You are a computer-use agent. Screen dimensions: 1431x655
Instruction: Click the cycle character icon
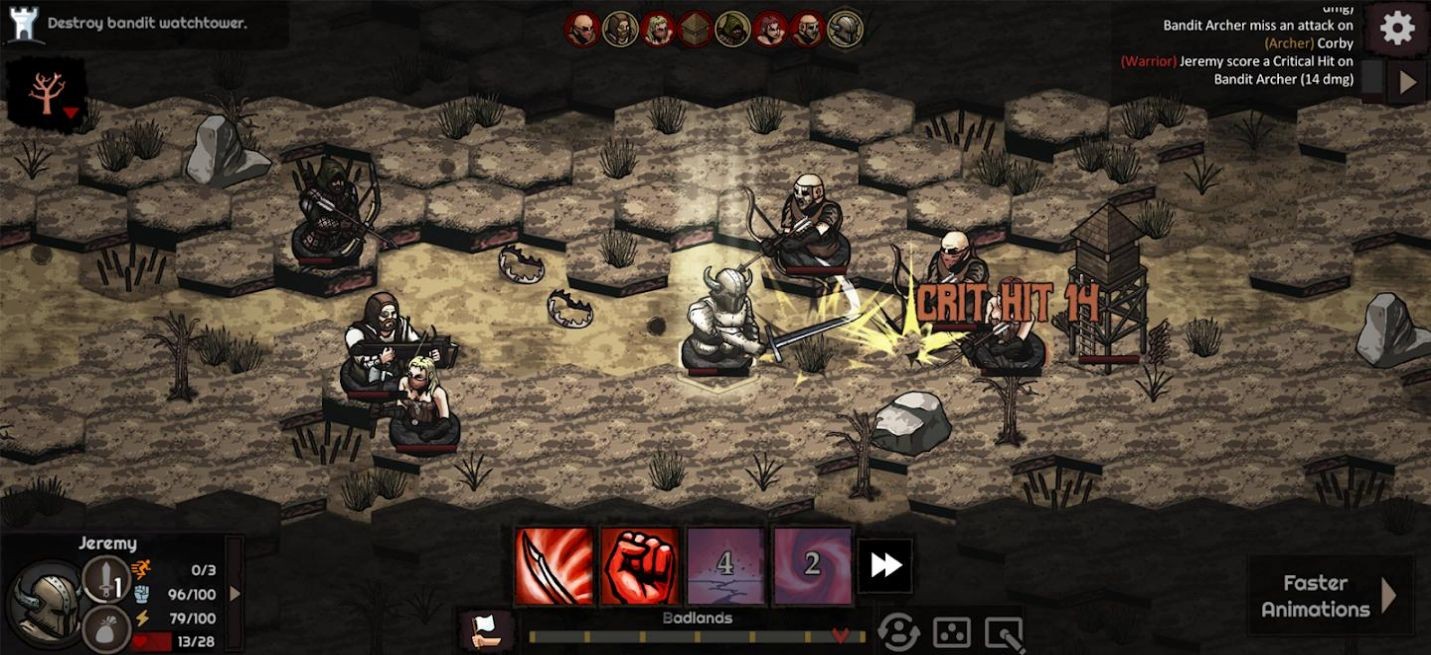click(898, 632)
